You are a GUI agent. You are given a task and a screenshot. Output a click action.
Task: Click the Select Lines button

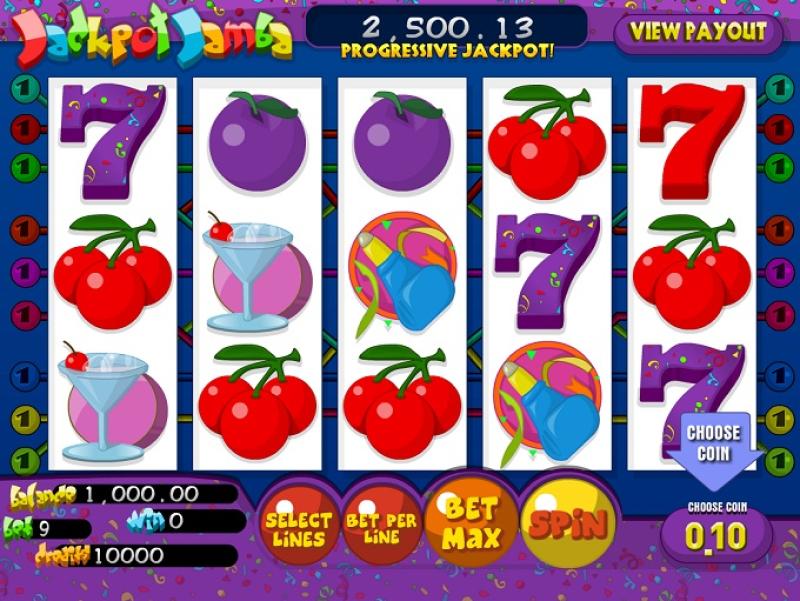tap(298, 529)
